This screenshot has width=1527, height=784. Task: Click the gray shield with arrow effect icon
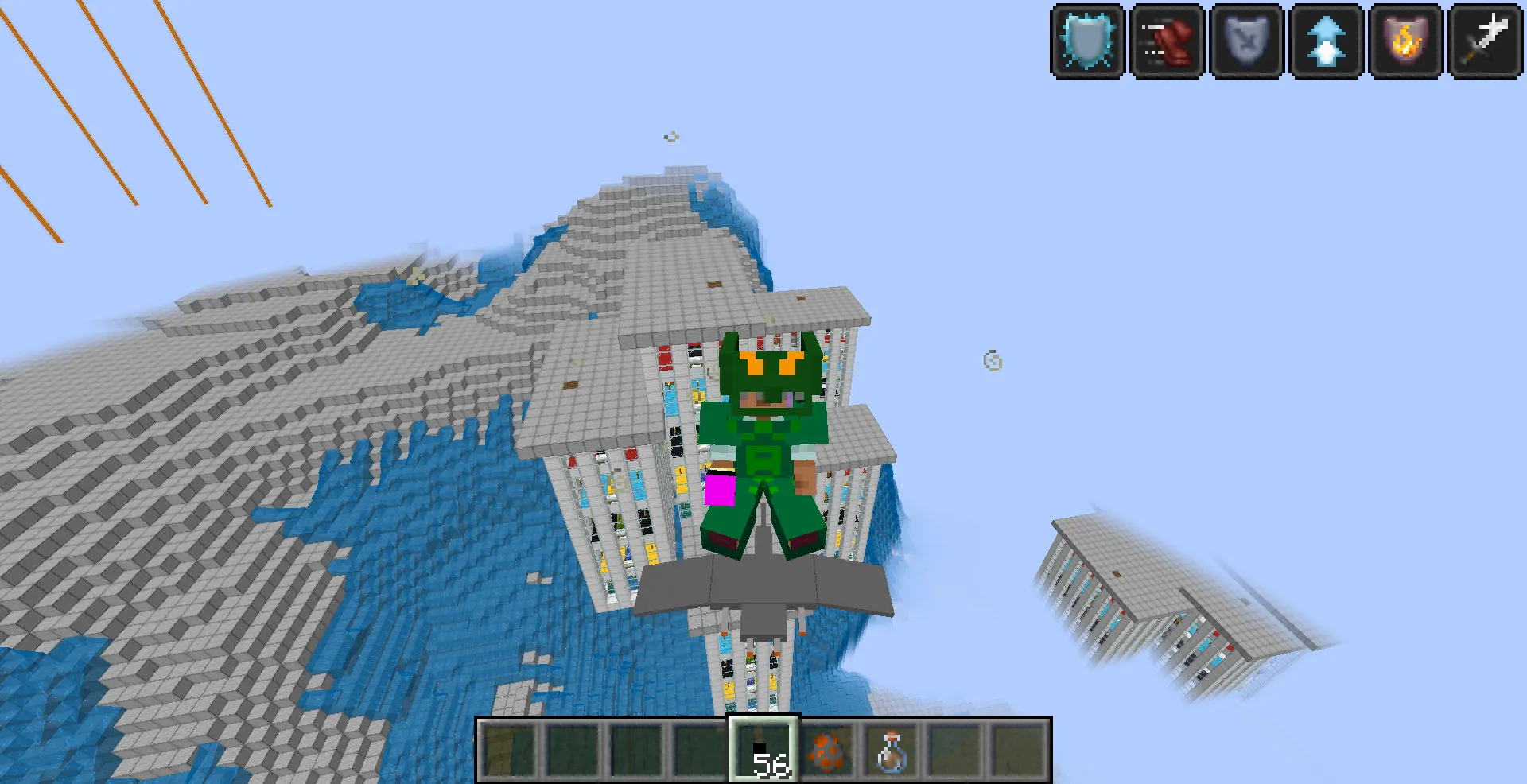click(1245, 41)
